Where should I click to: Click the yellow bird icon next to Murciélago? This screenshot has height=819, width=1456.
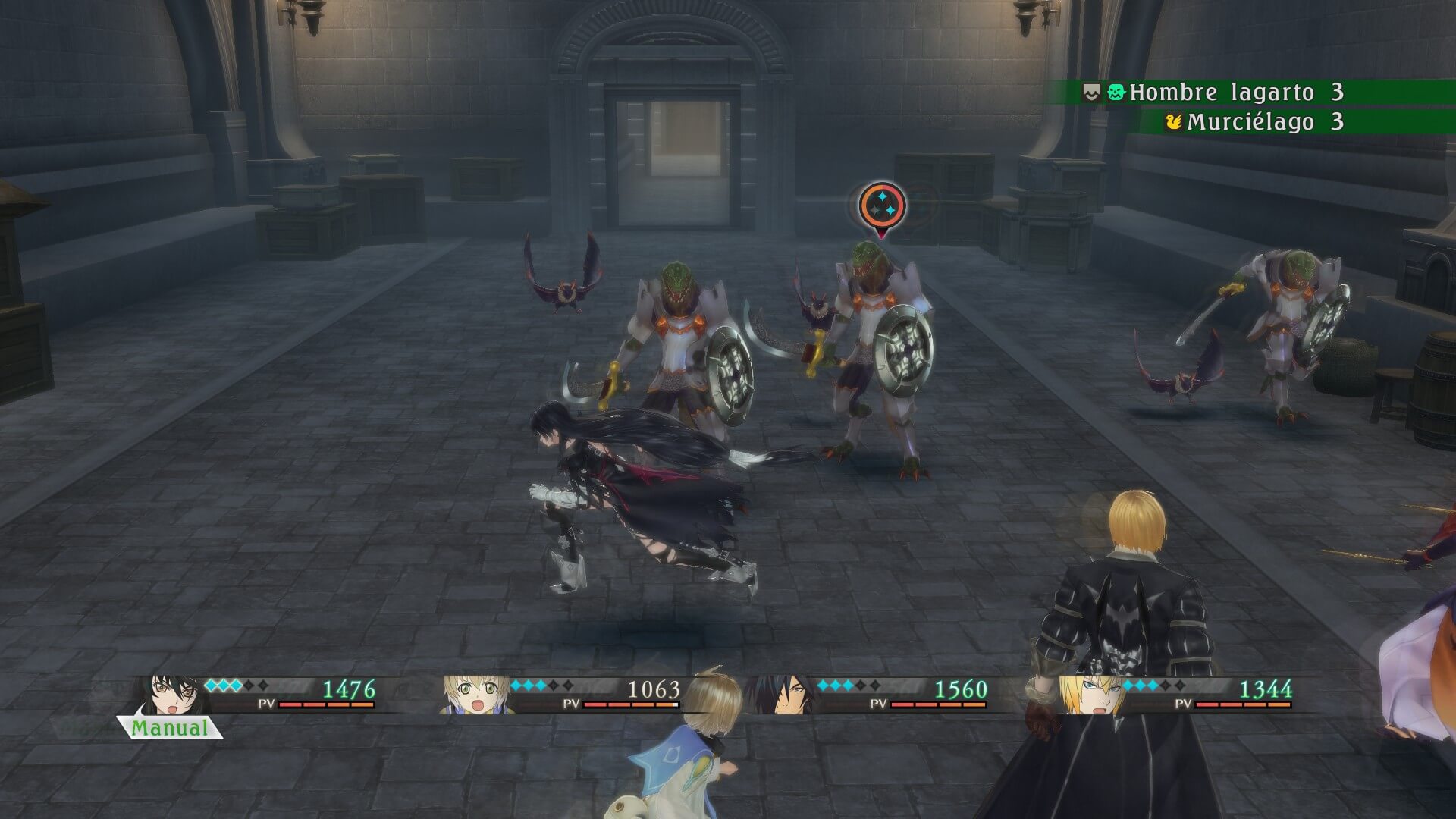(x=1175, y=120)
